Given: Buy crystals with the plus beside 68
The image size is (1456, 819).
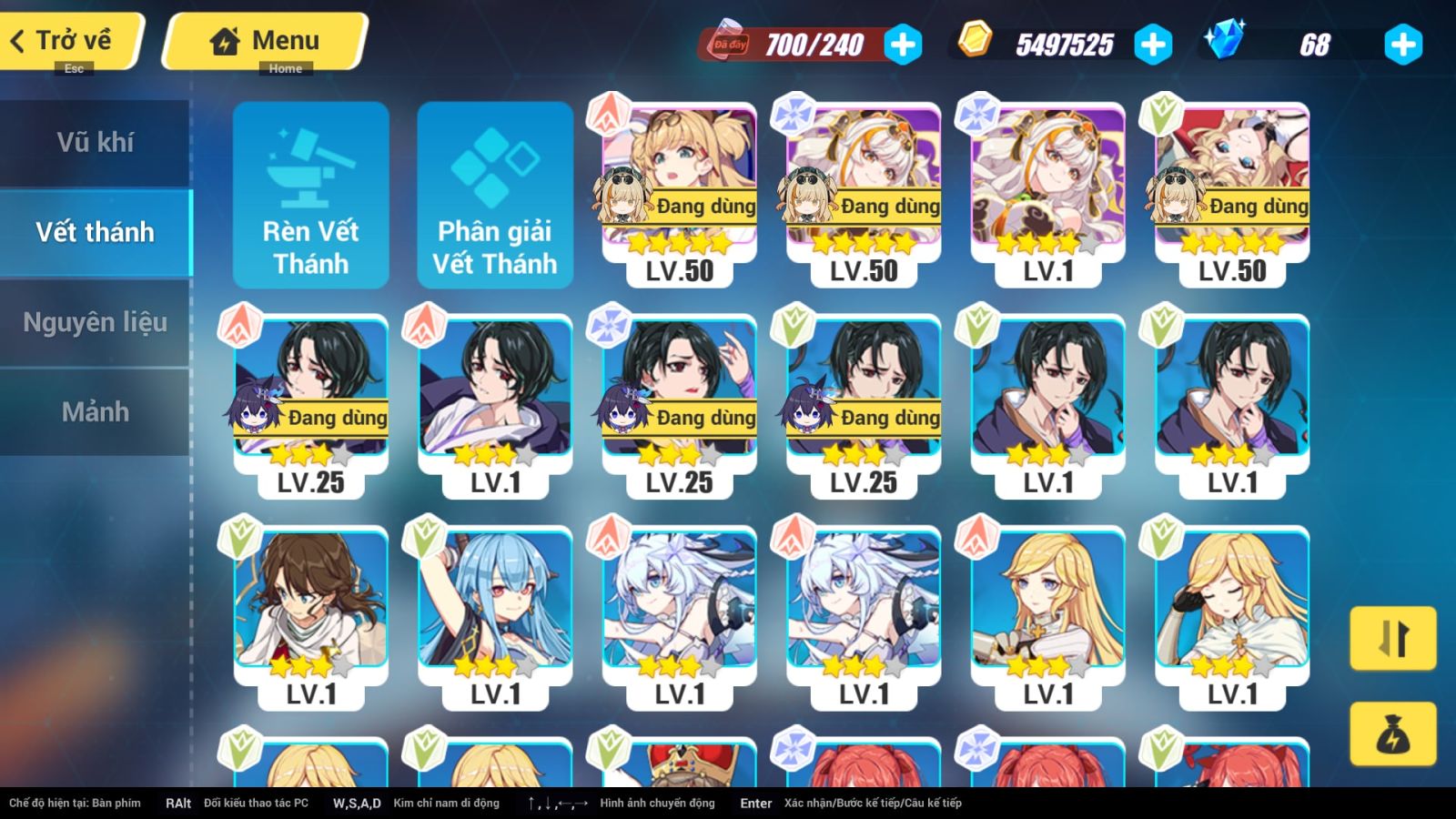Looking at the screenshot, I should [1402, 45].
